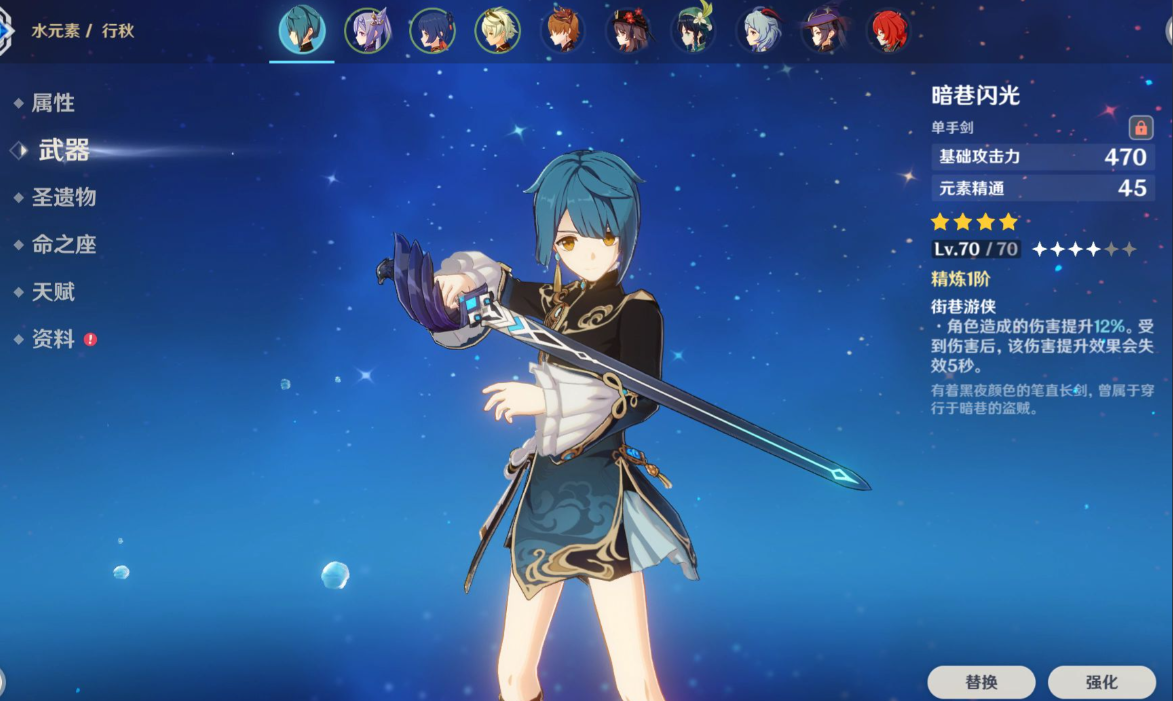
Task: Select Venti's green-hat portrait
Action: pyautogui.click(x=693, y=31)
